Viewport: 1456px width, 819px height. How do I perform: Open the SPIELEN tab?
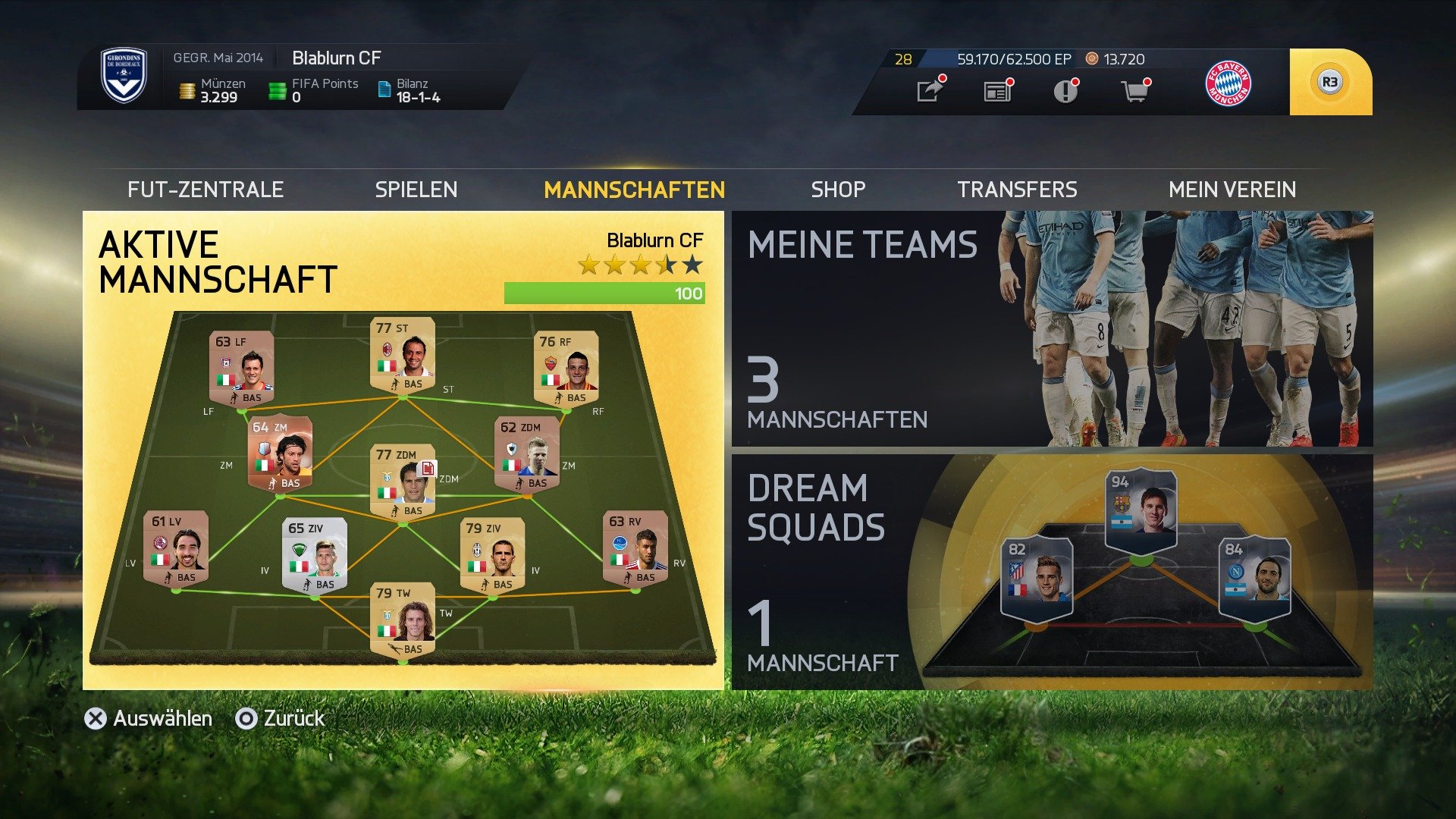[416, 189]
